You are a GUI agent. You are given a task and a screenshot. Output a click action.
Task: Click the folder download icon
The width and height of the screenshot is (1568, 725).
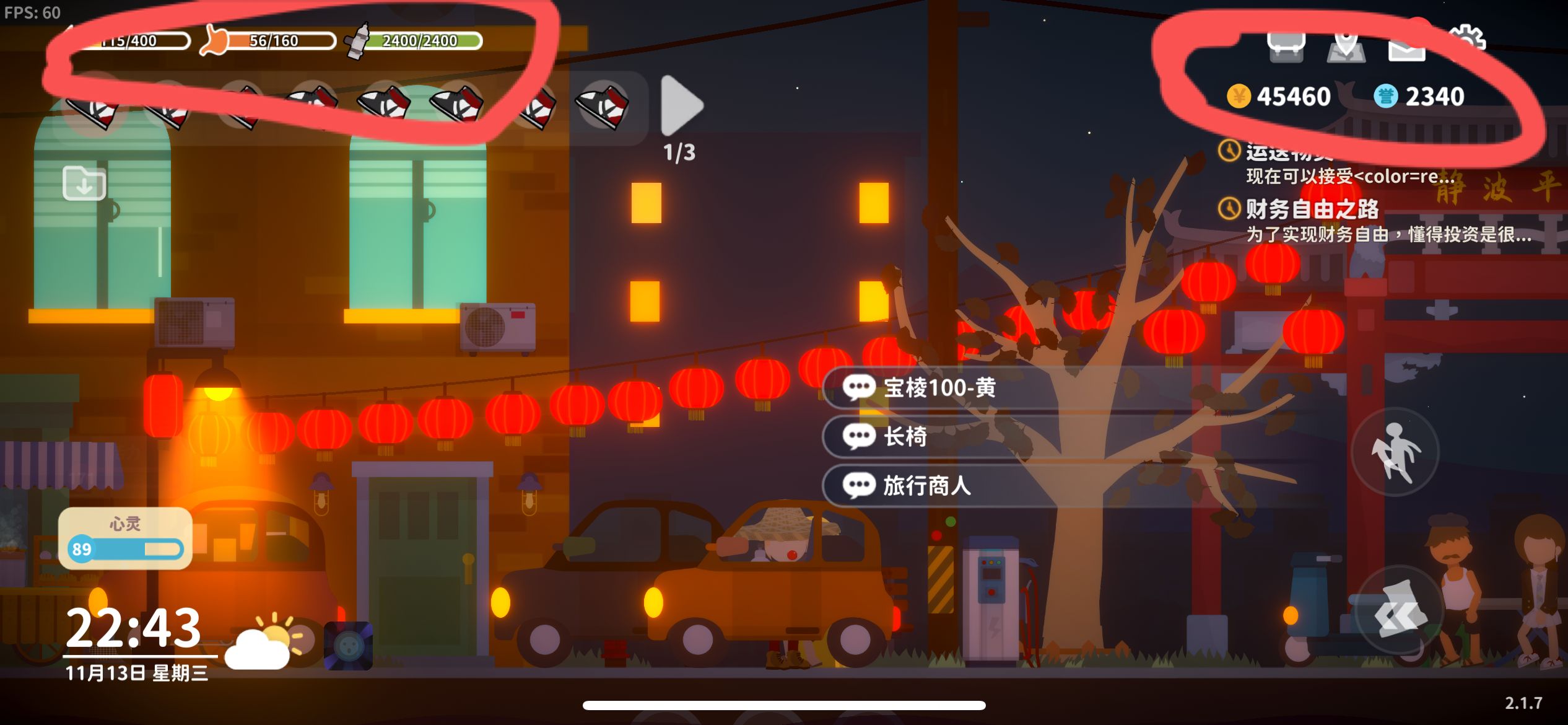[84, 183]
